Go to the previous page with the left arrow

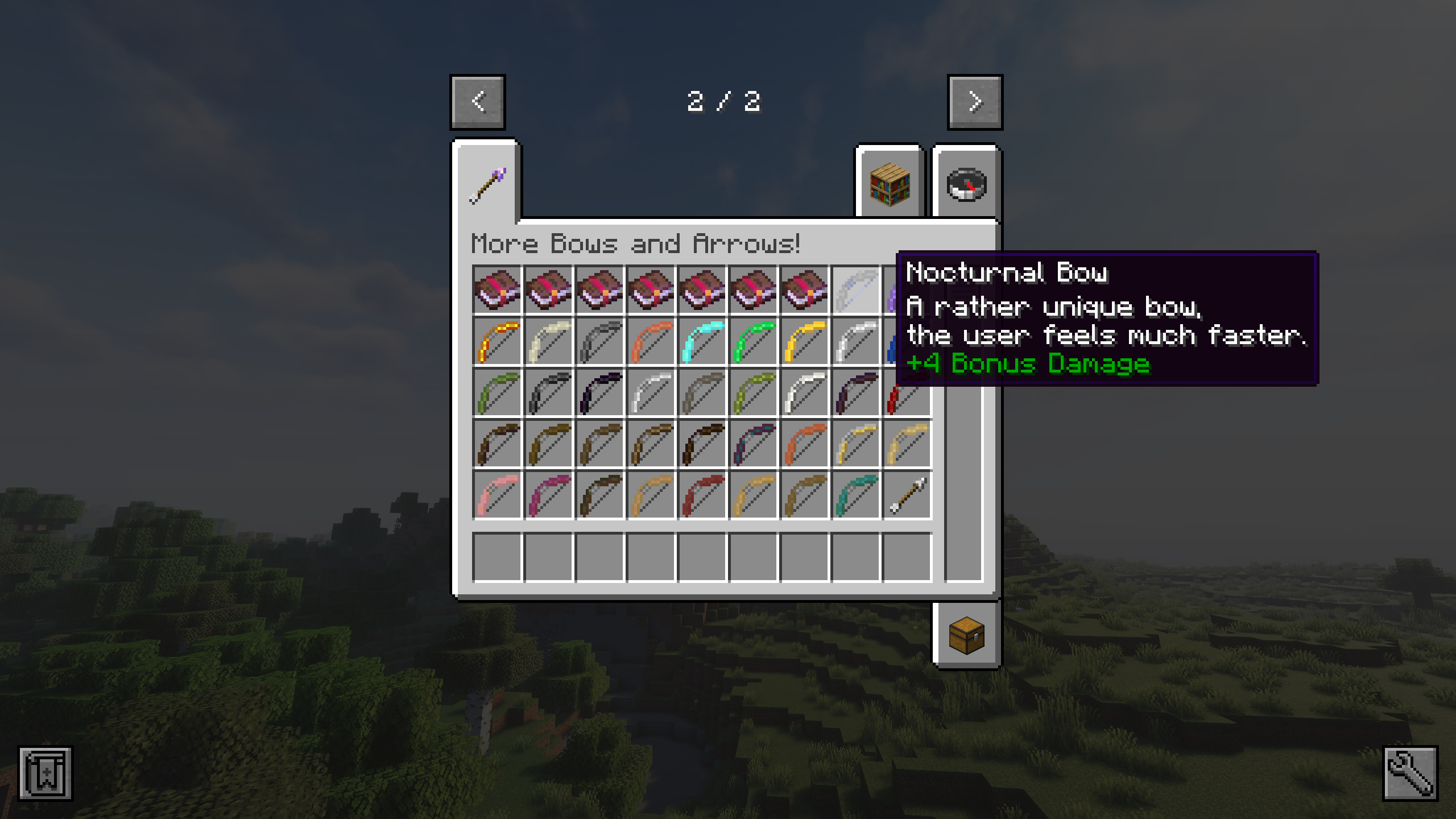(x=477, y=102)
